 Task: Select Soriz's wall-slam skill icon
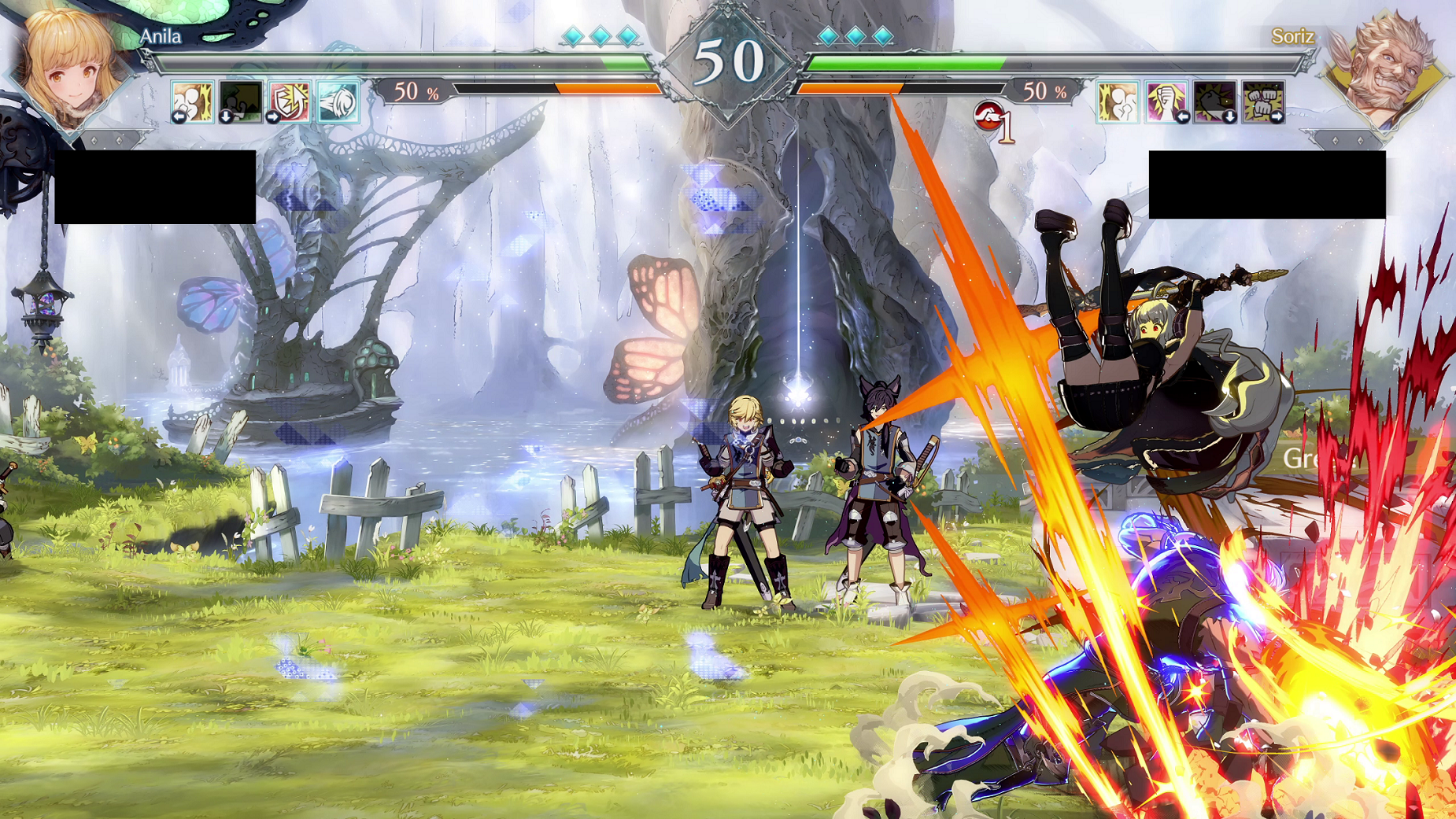coord(1118,101)
